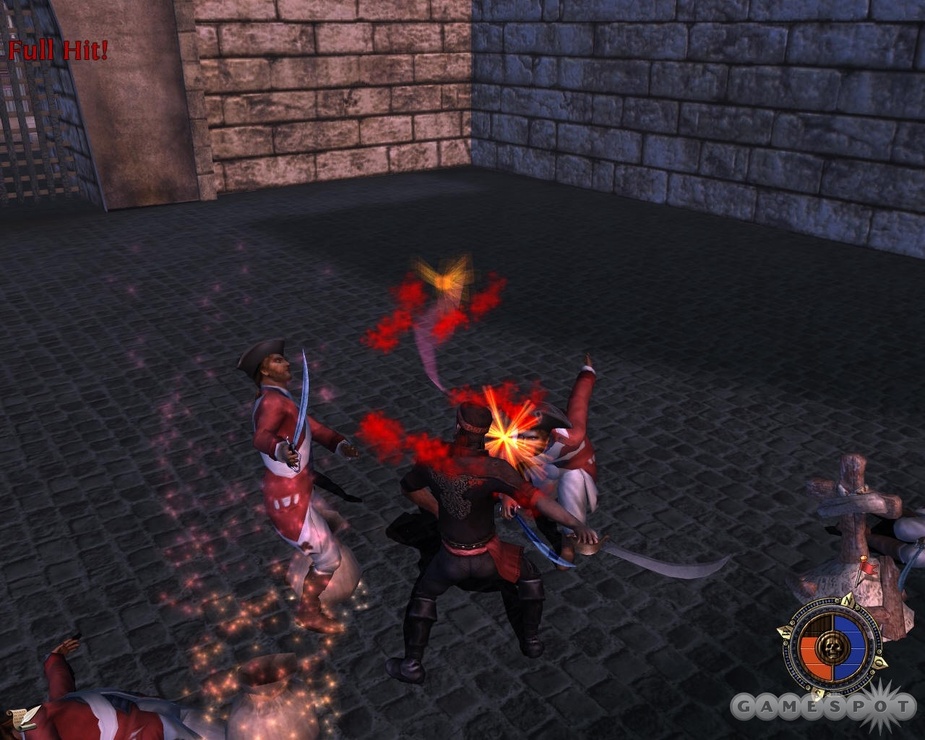Screen dimensions: 925x740
Task: Click the GameSpot watermark logo
Action: (822, 707)
